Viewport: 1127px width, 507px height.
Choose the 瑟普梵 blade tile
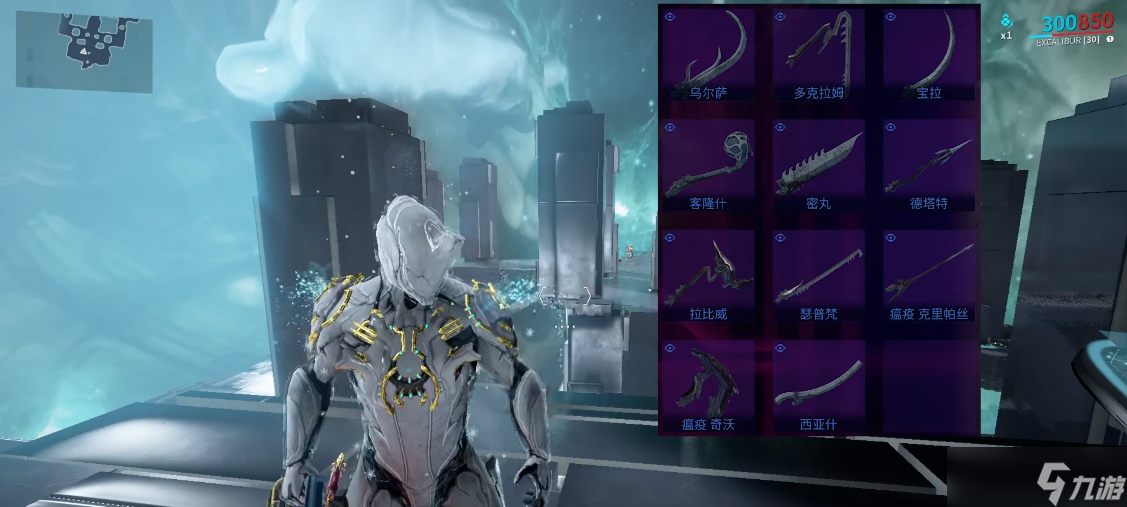[818, 277]
